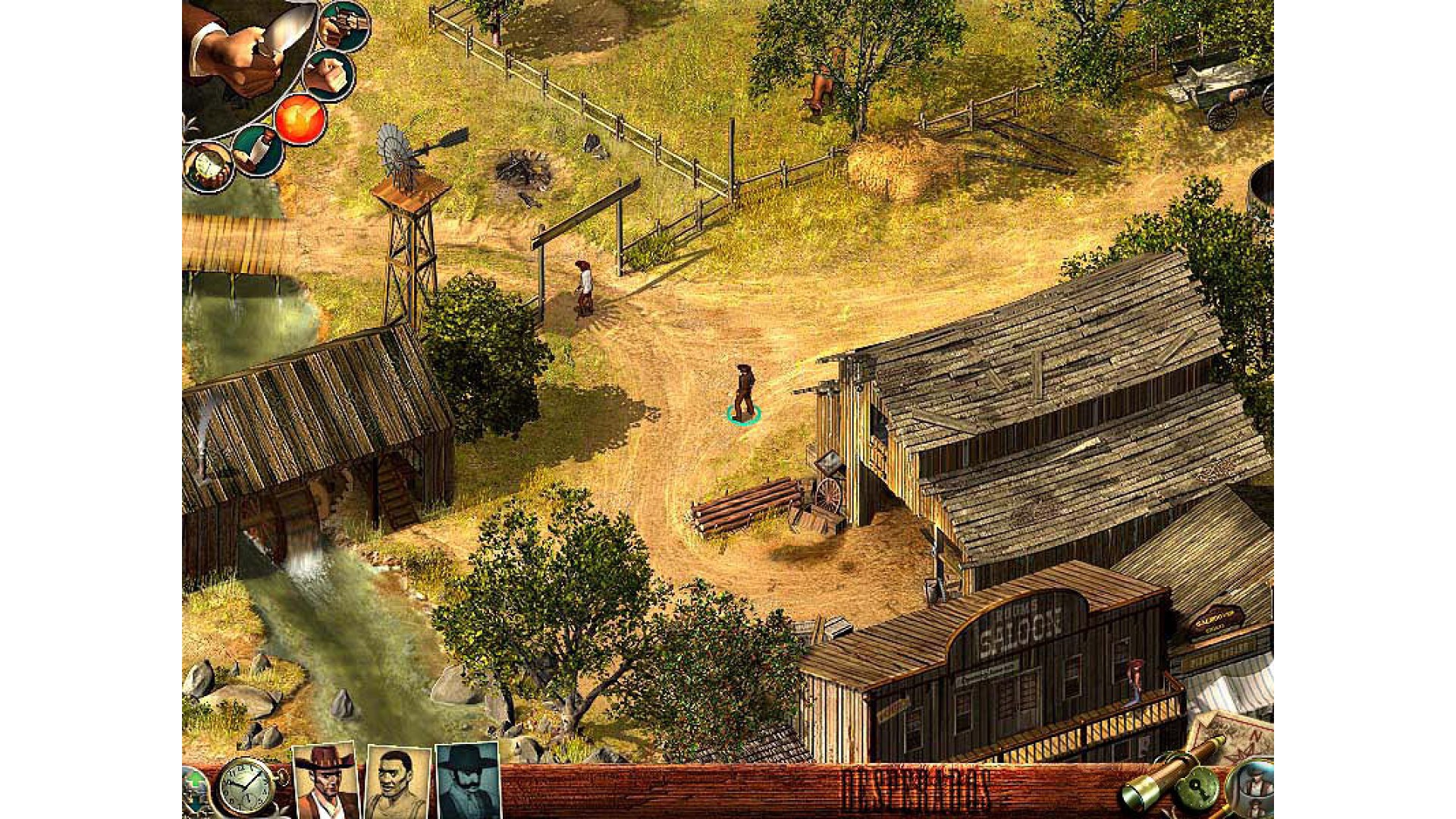Select the bearded man in black hat portrait
The height and width of the screenshot is (819, 1456).
click(x=469, y=781)
